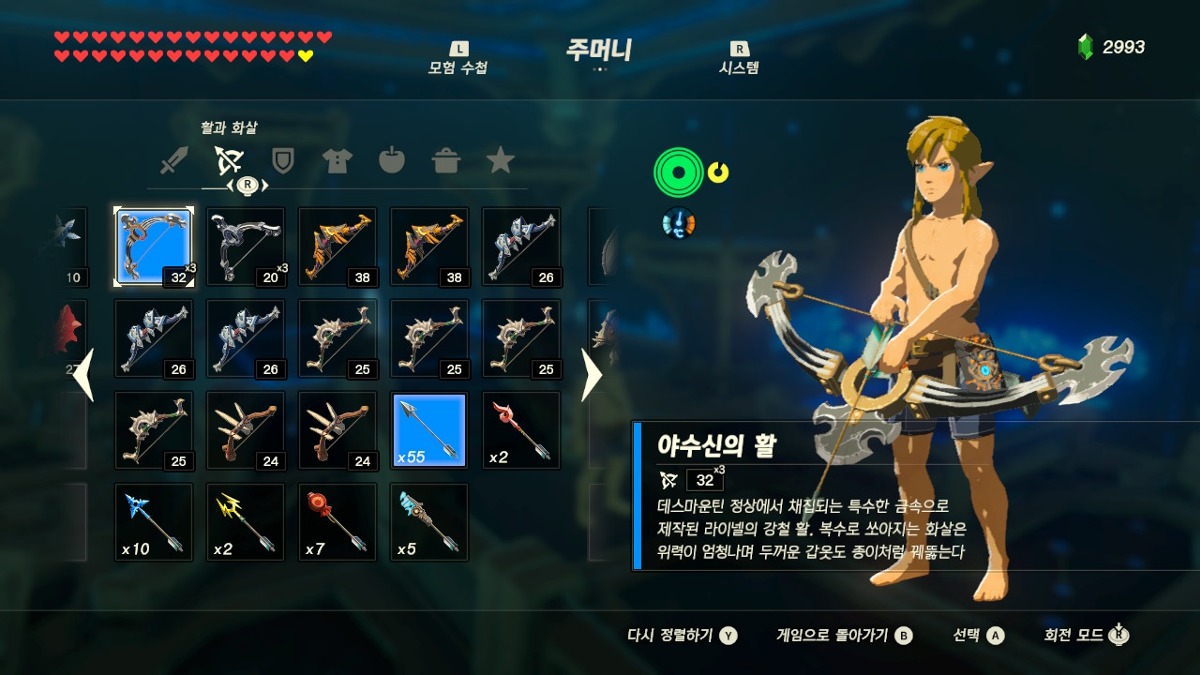
Task: Select the regular arrows x55 slot
Action: coord(429,430)
